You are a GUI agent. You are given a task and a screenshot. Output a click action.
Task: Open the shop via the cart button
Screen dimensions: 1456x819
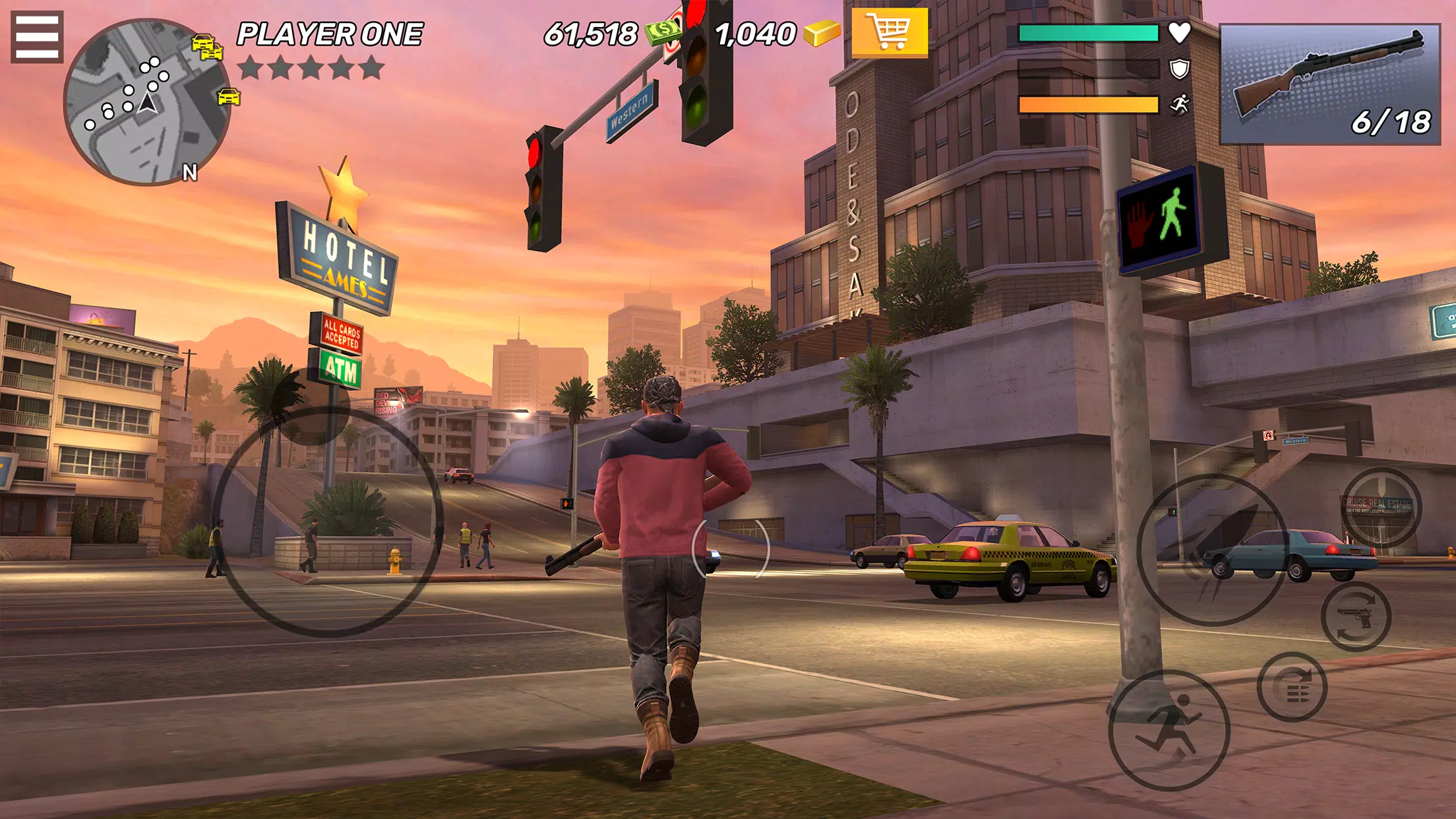890,33
